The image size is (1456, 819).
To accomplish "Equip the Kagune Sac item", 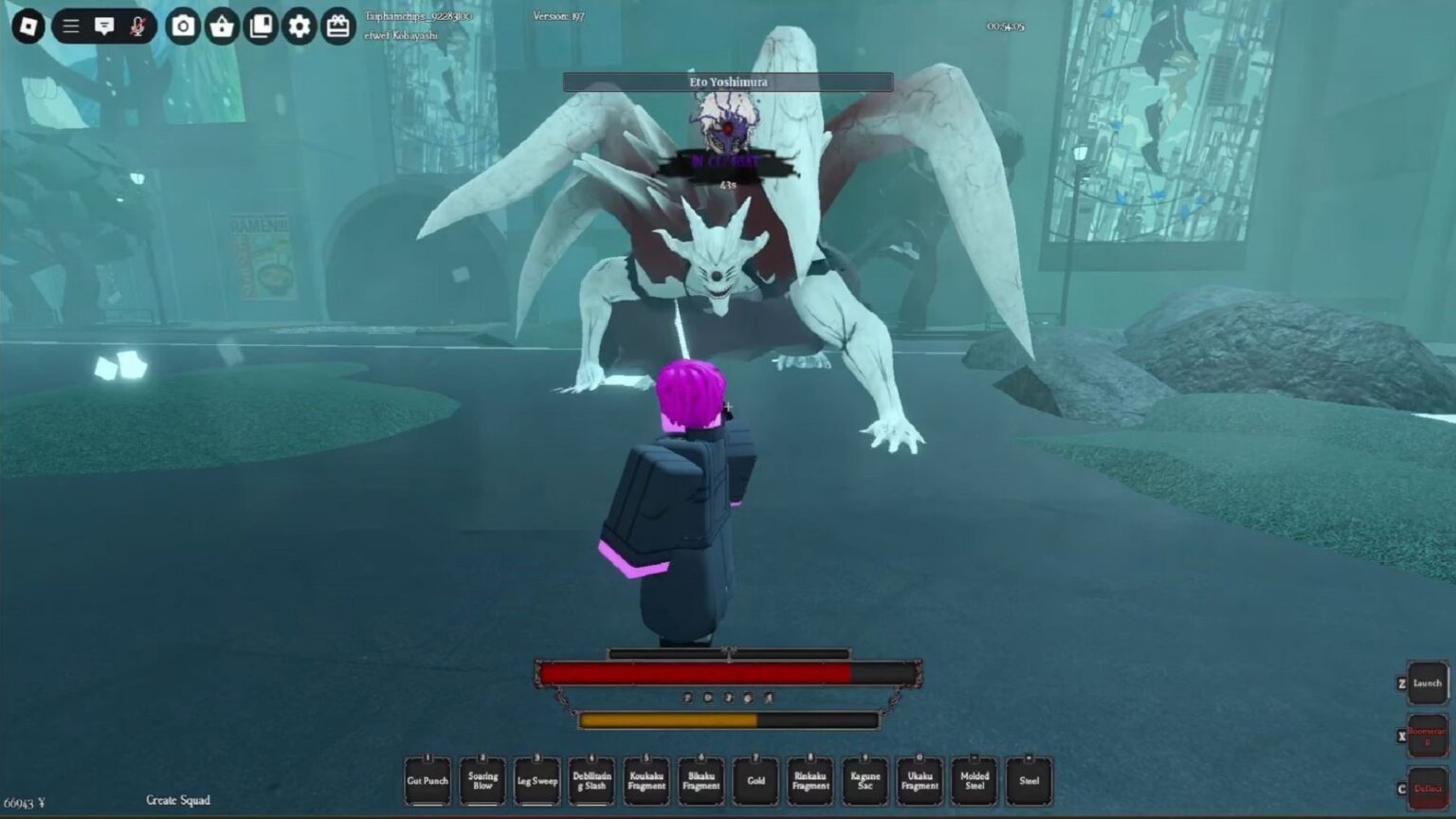I will coord(864,780).
